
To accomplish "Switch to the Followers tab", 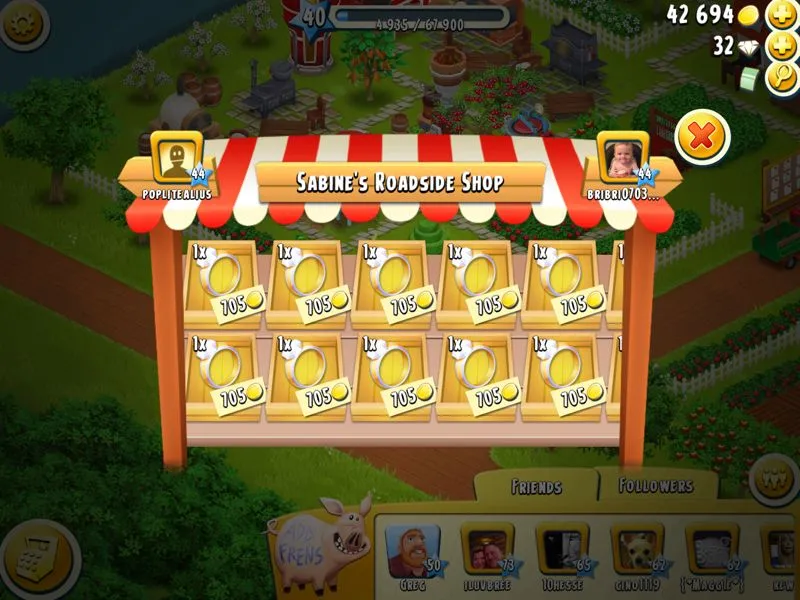I will tap(656, 486).
